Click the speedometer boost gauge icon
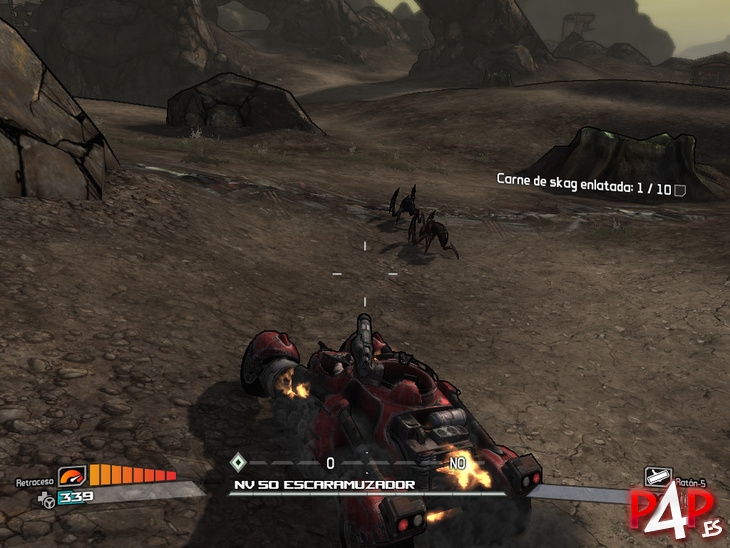This screenshot has width=730, height=548. pos(73,477)
